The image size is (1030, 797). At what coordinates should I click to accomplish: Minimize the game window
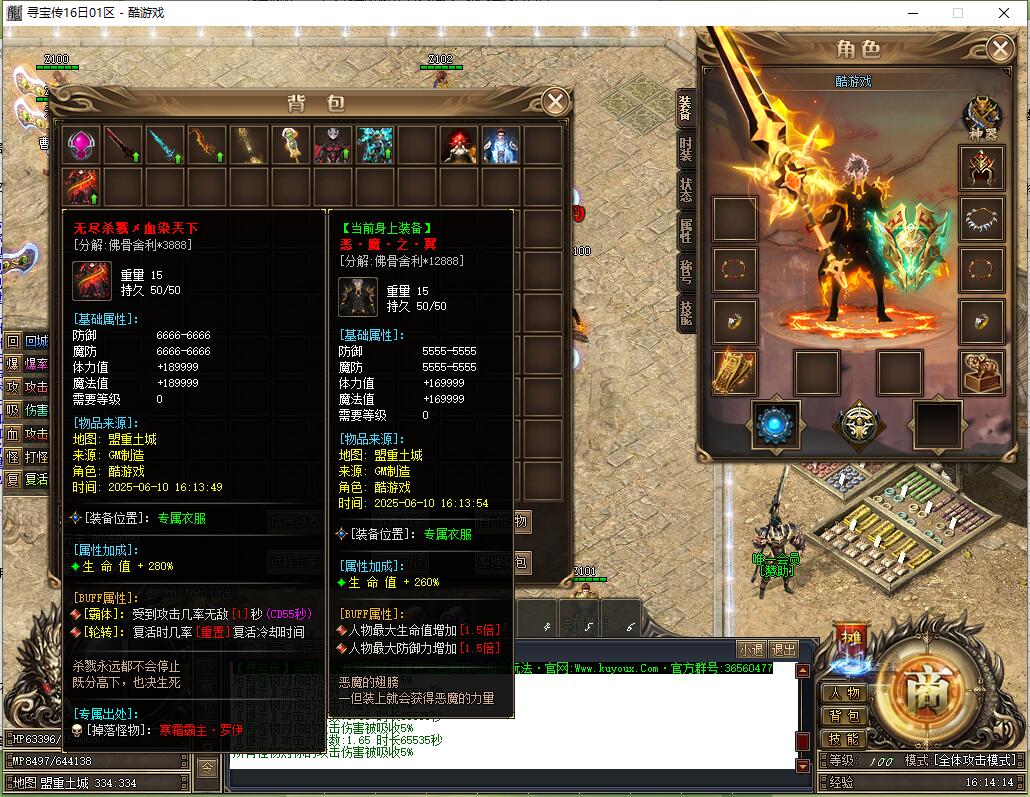911,13
